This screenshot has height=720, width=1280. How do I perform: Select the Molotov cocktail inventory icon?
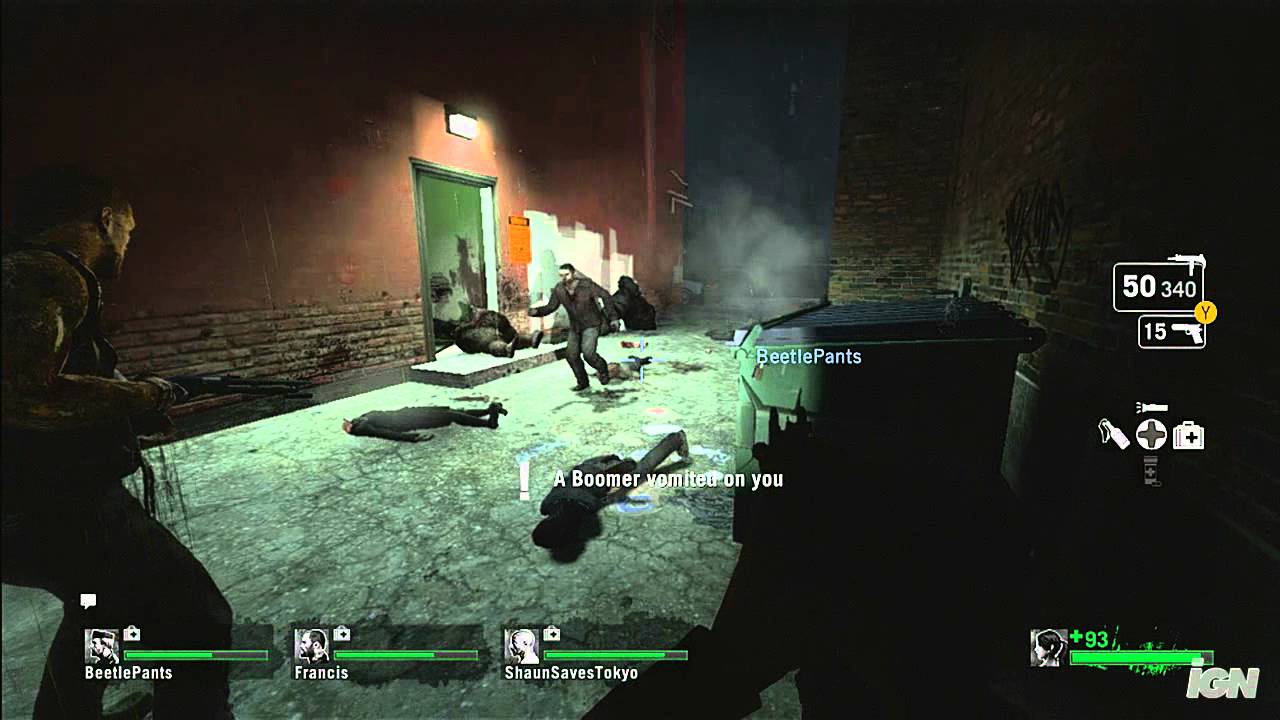(x=1113, y=435)
